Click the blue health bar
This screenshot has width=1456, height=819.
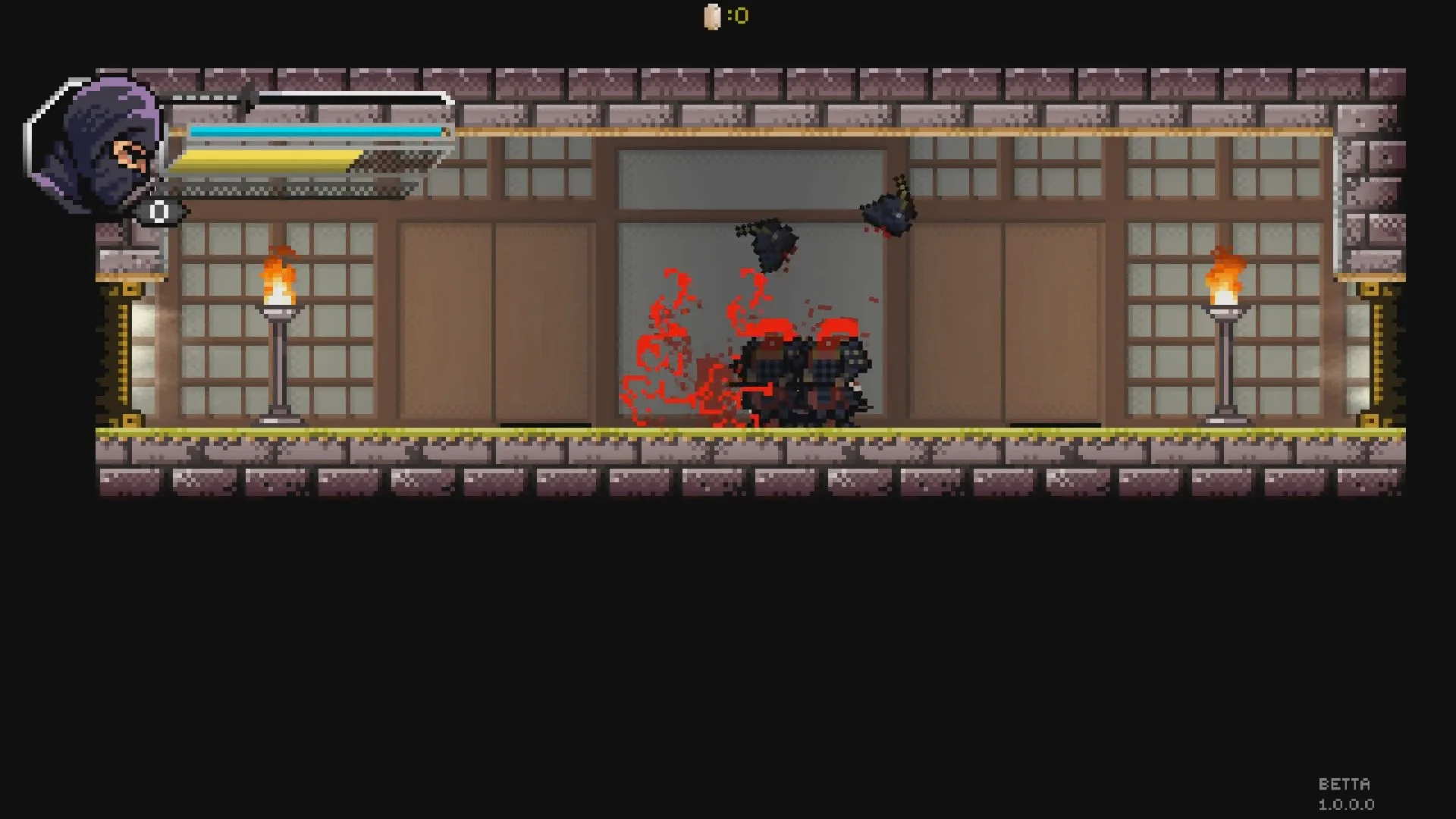pos(315,130)
